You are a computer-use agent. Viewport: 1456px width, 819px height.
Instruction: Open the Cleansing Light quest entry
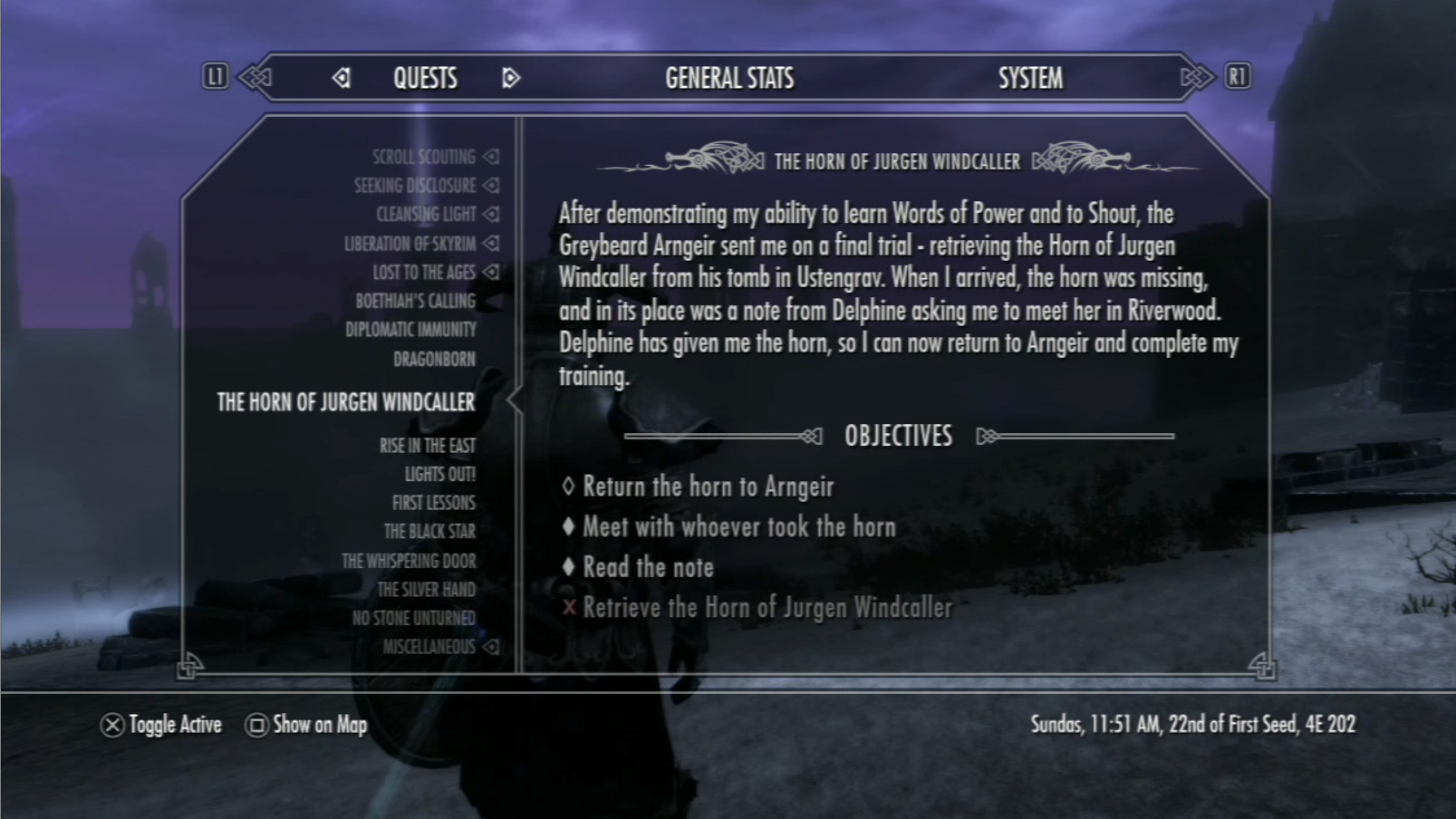426,215
